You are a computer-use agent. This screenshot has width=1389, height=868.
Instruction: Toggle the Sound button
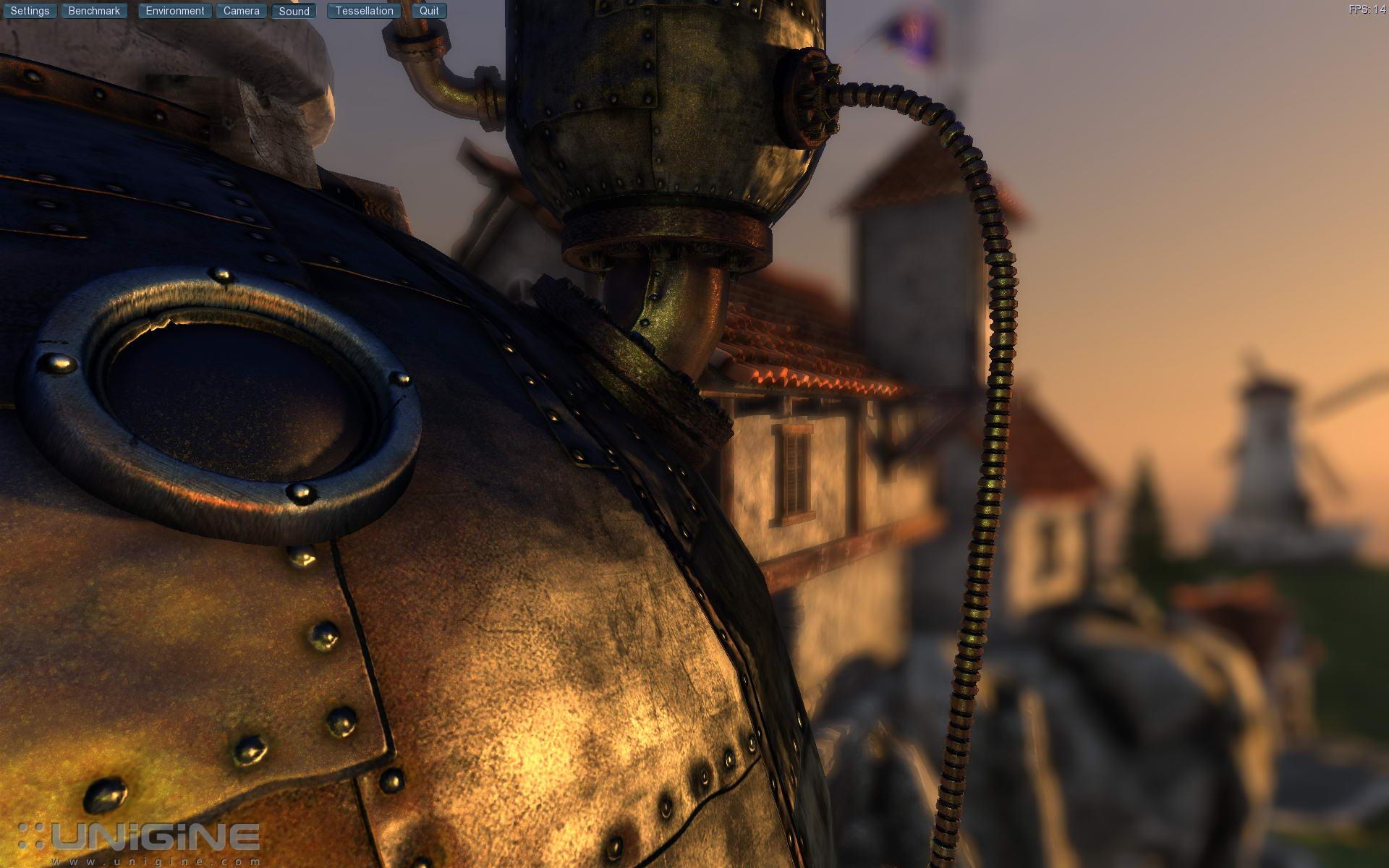294,11
